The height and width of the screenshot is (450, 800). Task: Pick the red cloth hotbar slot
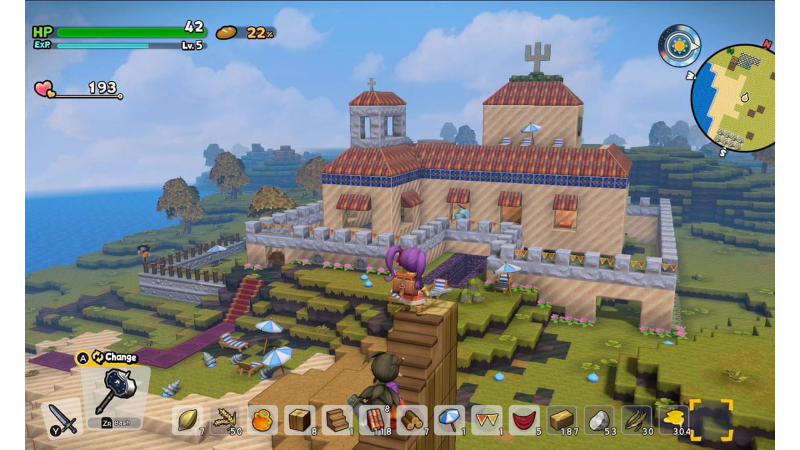pyautogui.click(x=523, y=419)
